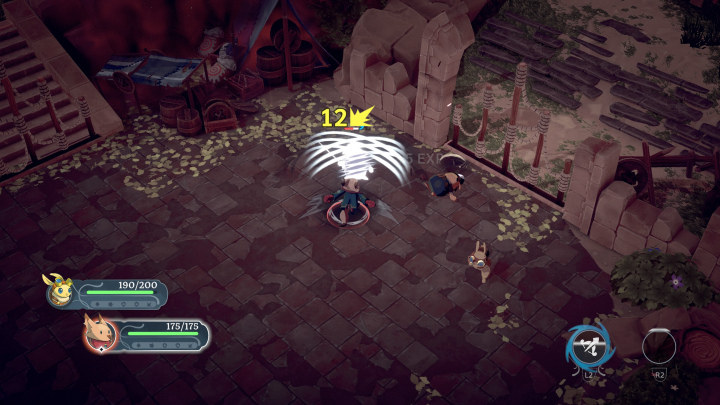
Task: Select the fox character portrait
Action: click(99, 333)
